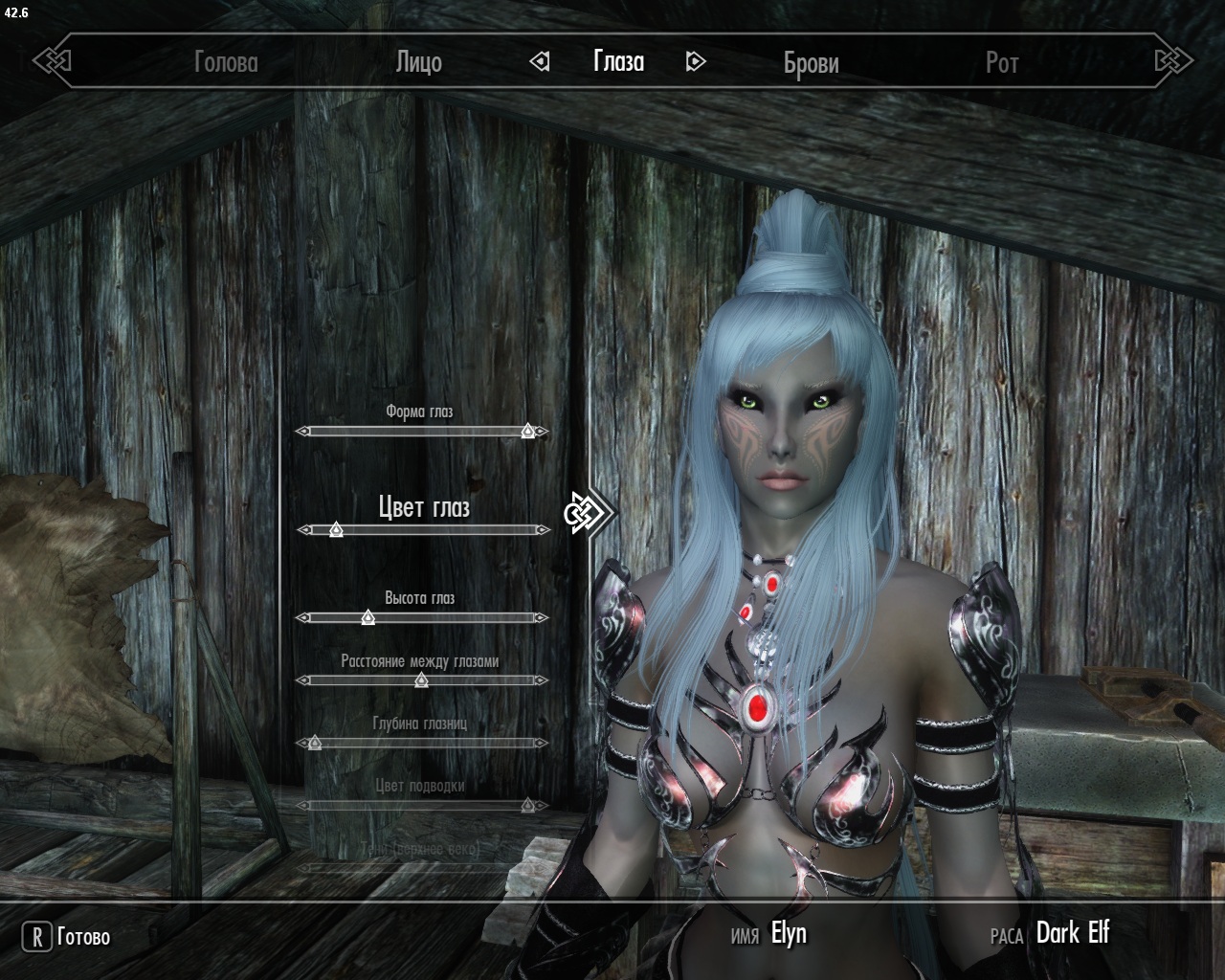
Task: Adjust Расстояние между глазами slider
Action: click(421, 680)
